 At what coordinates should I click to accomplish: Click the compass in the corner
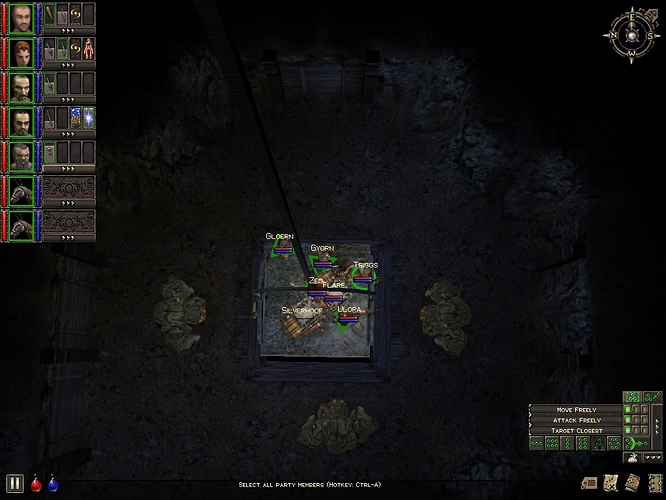[632, 32]
